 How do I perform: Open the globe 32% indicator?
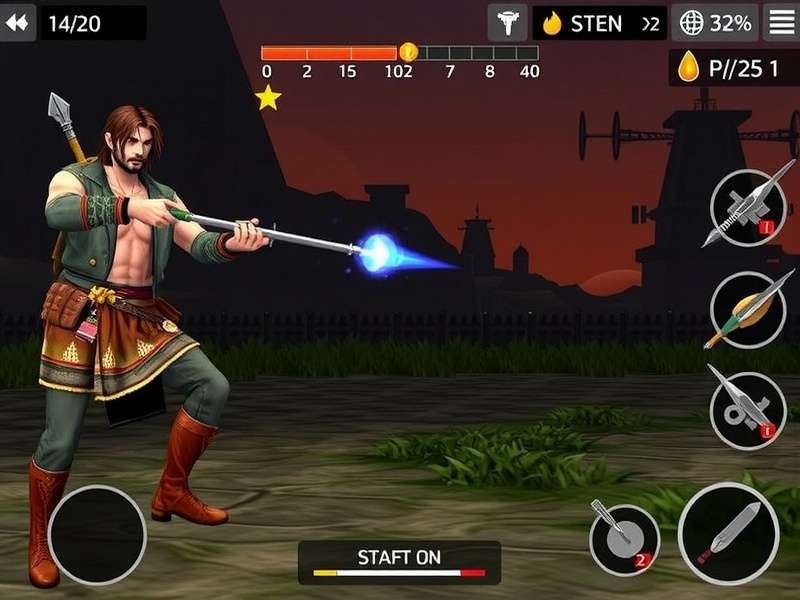[715, 23]
